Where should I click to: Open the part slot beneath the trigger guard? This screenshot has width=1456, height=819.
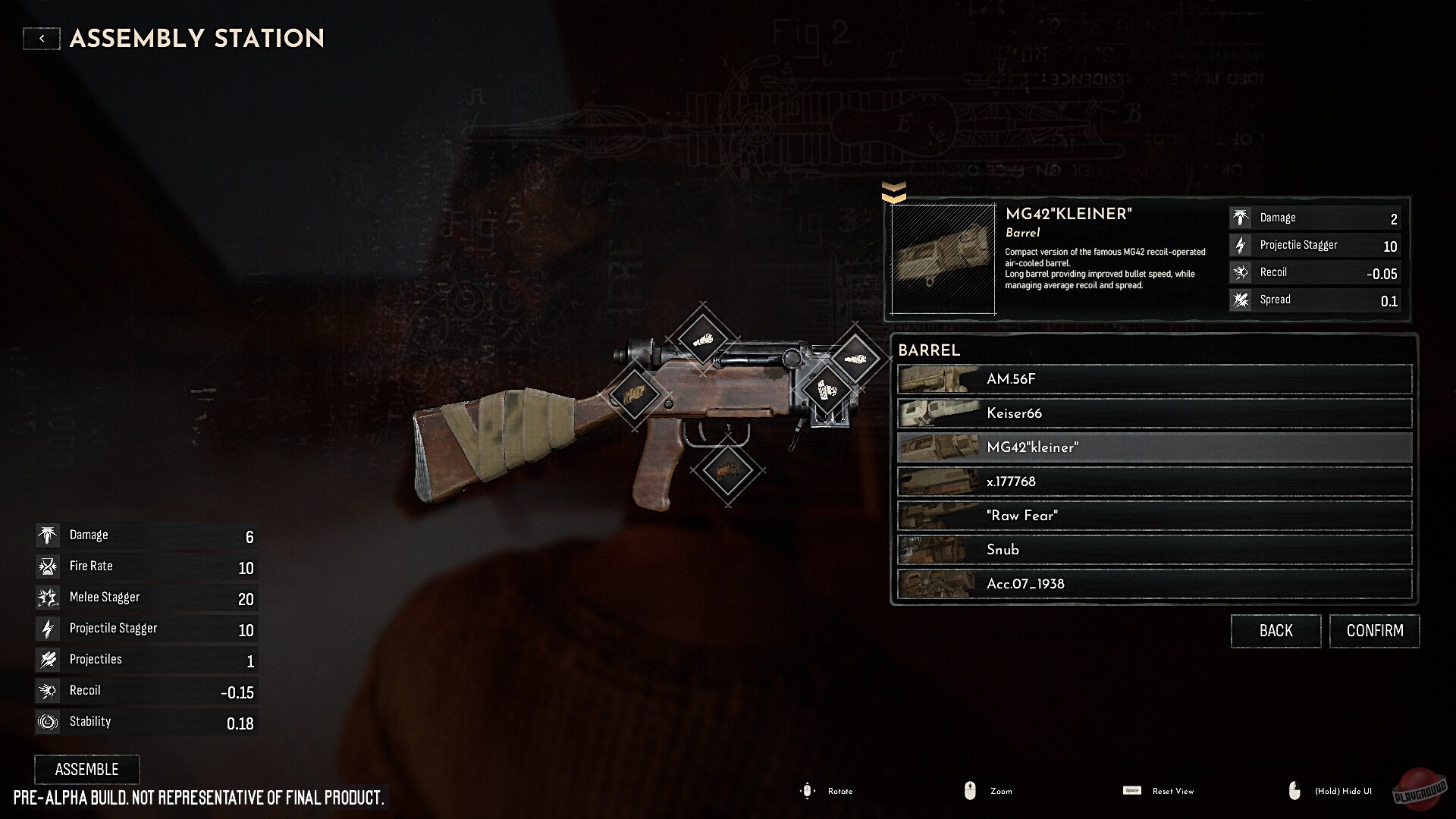(x=727, y=471)
